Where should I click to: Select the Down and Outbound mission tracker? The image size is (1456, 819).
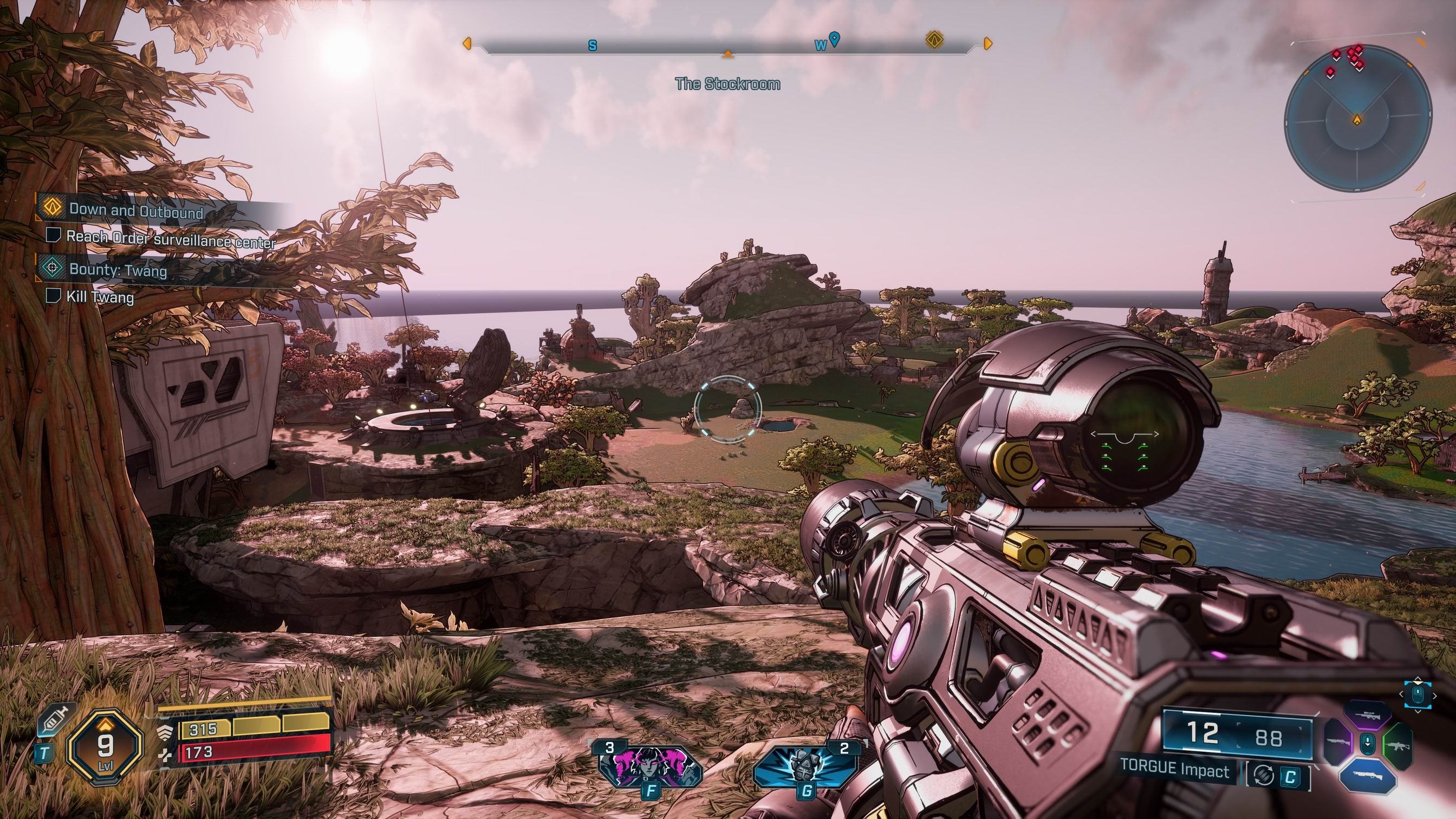point(135,212)
